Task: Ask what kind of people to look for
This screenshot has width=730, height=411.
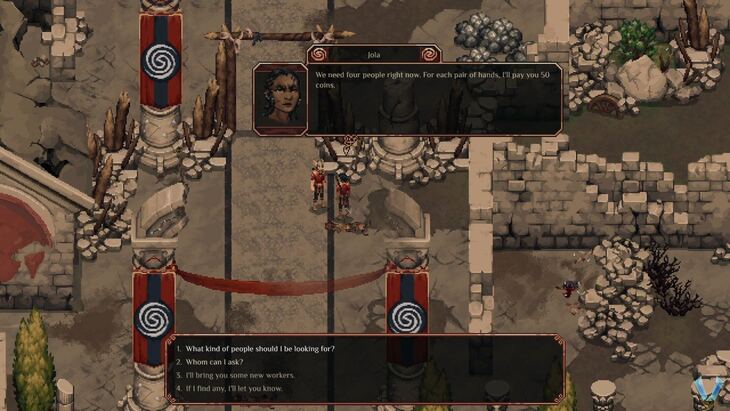Action: click(x=259, y=349)
